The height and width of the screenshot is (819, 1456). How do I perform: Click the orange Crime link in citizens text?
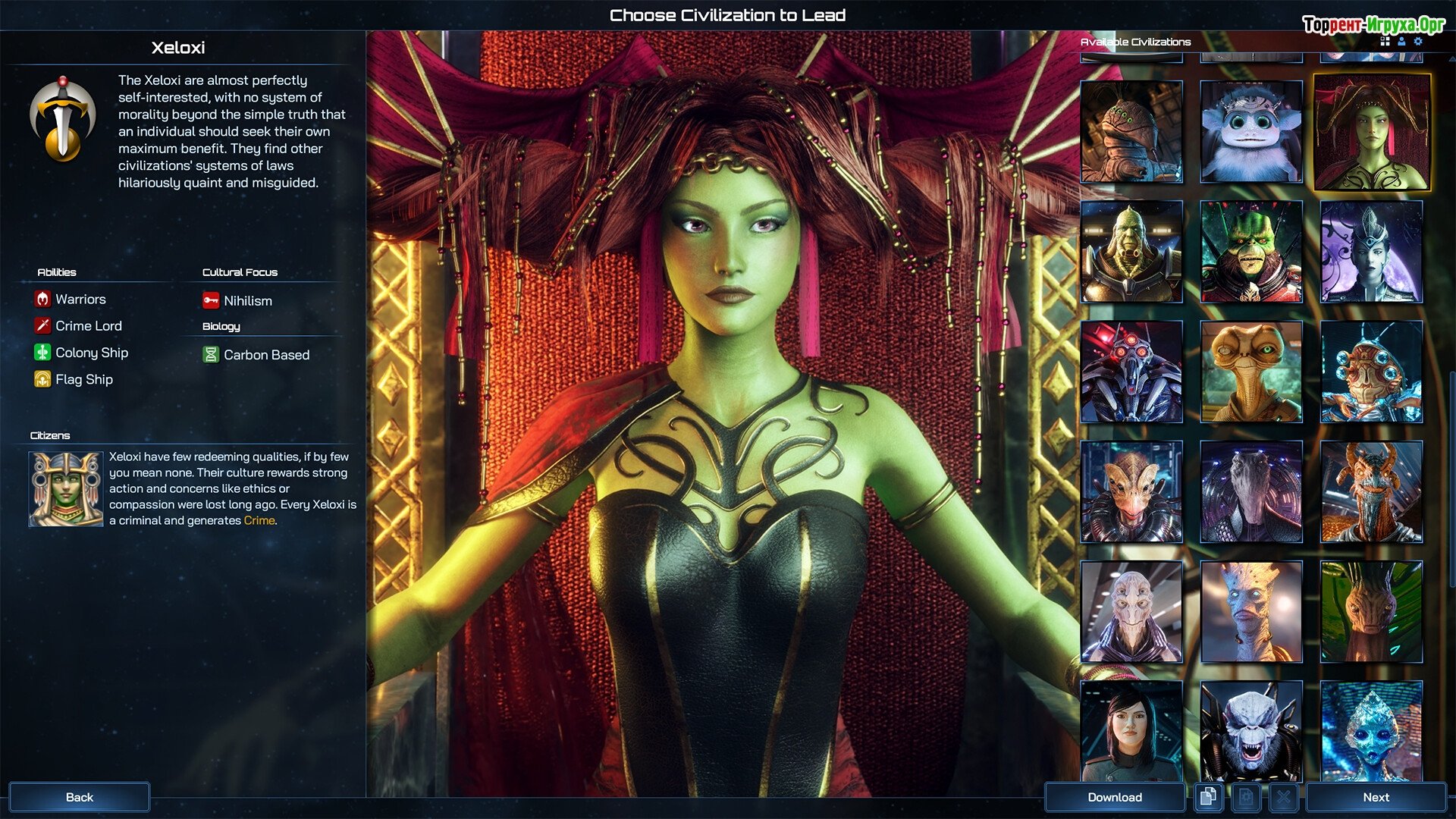click(259, 521)
